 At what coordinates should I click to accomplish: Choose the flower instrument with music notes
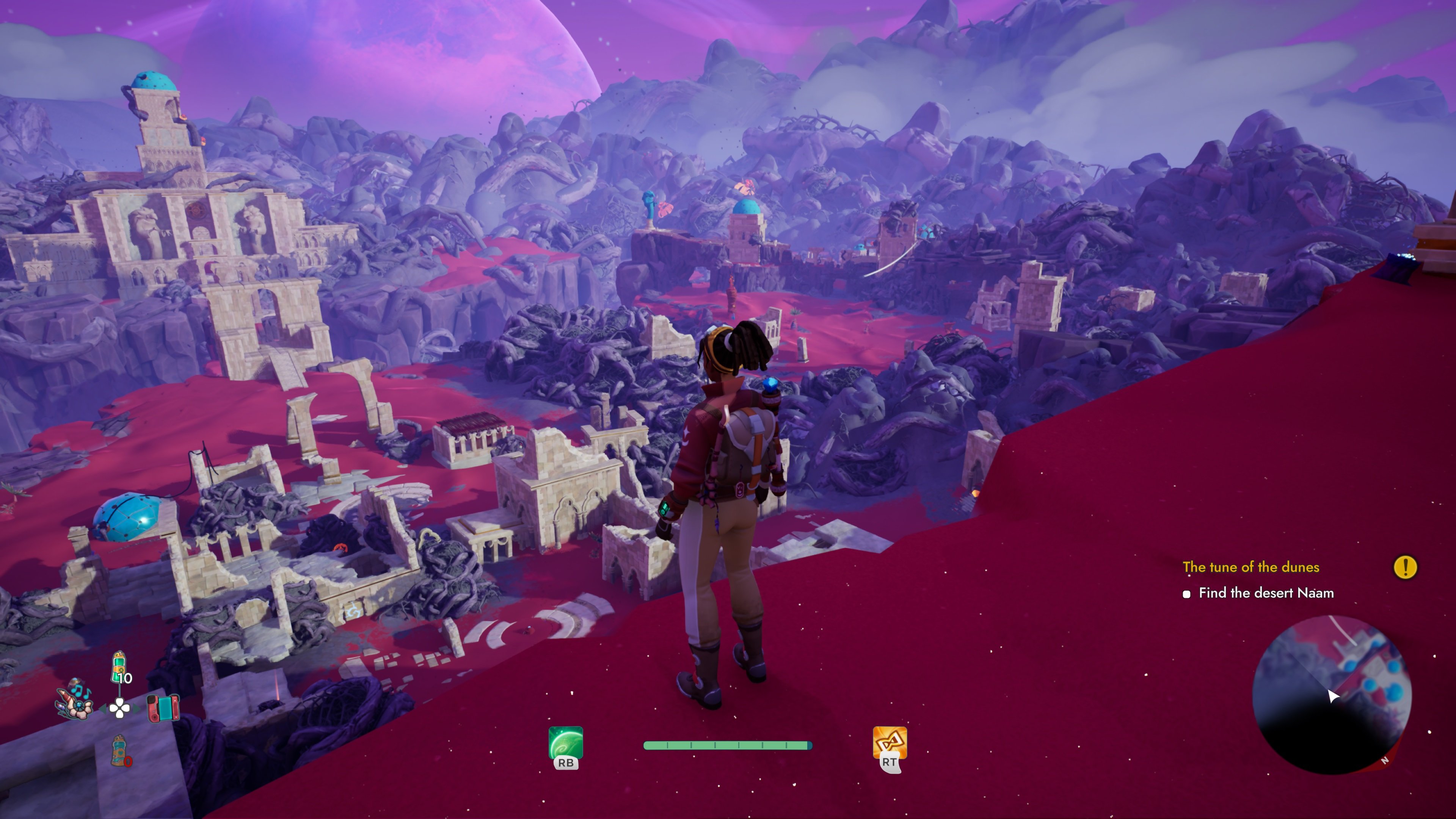click(x=74, y=701)
